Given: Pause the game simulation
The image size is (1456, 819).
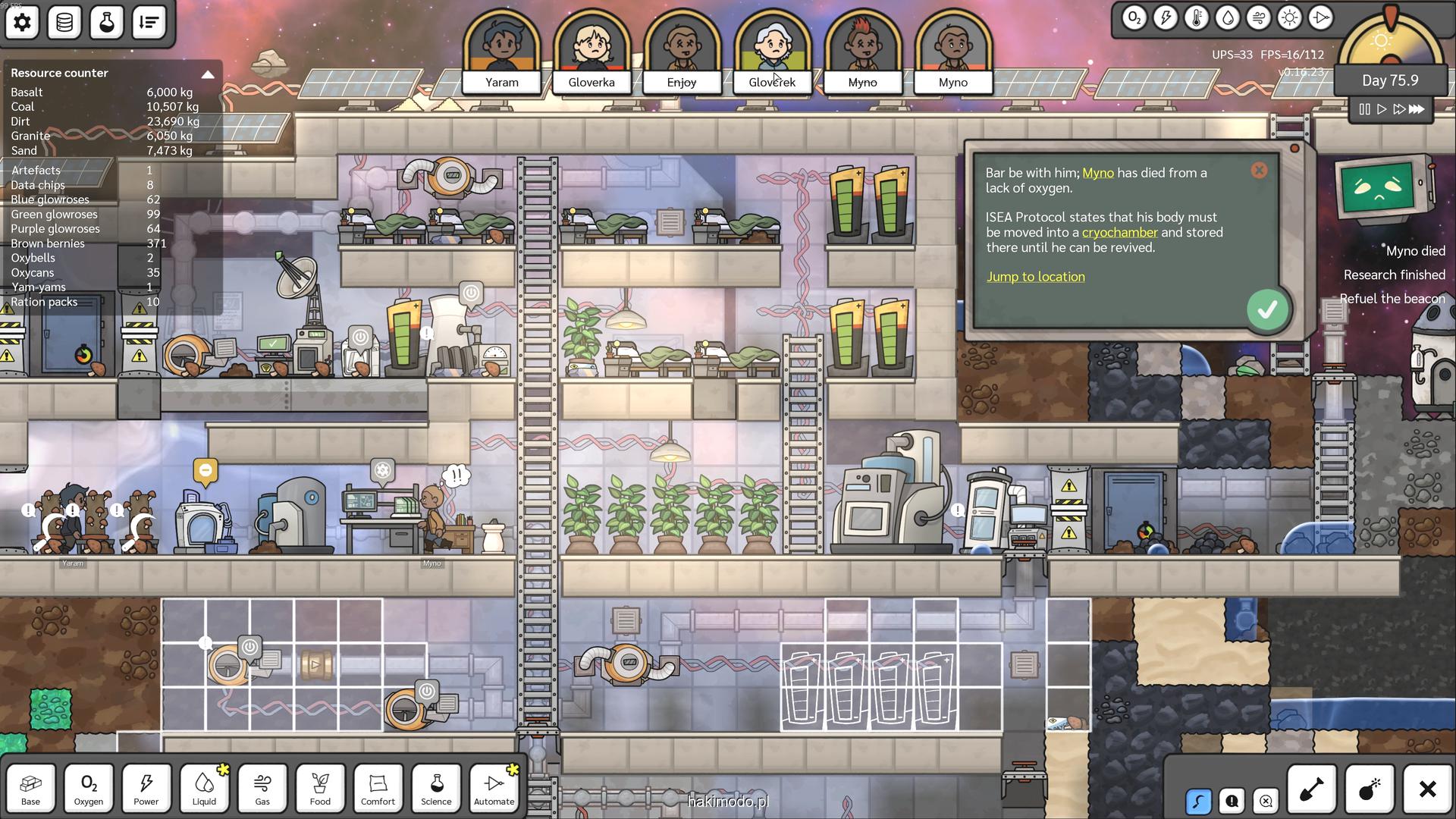Looking at the screenshot, I should tap(1364, 109).
